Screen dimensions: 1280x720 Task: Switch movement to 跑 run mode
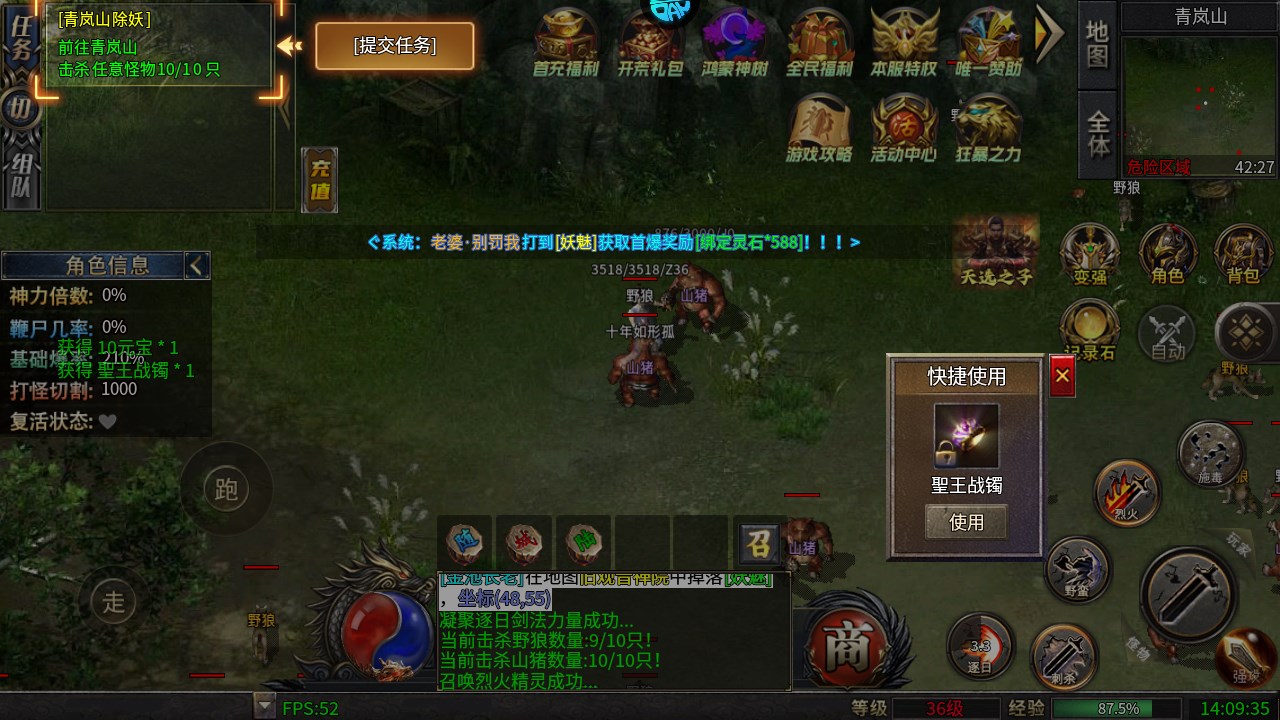tap(225, 489)
